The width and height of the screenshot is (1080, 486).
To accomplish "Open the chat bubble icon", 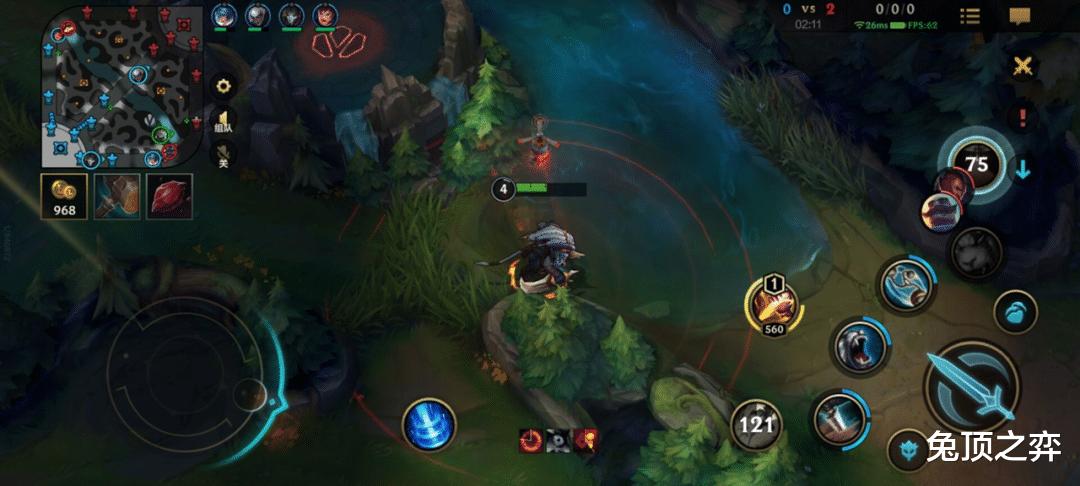I will coord(1019,16).
